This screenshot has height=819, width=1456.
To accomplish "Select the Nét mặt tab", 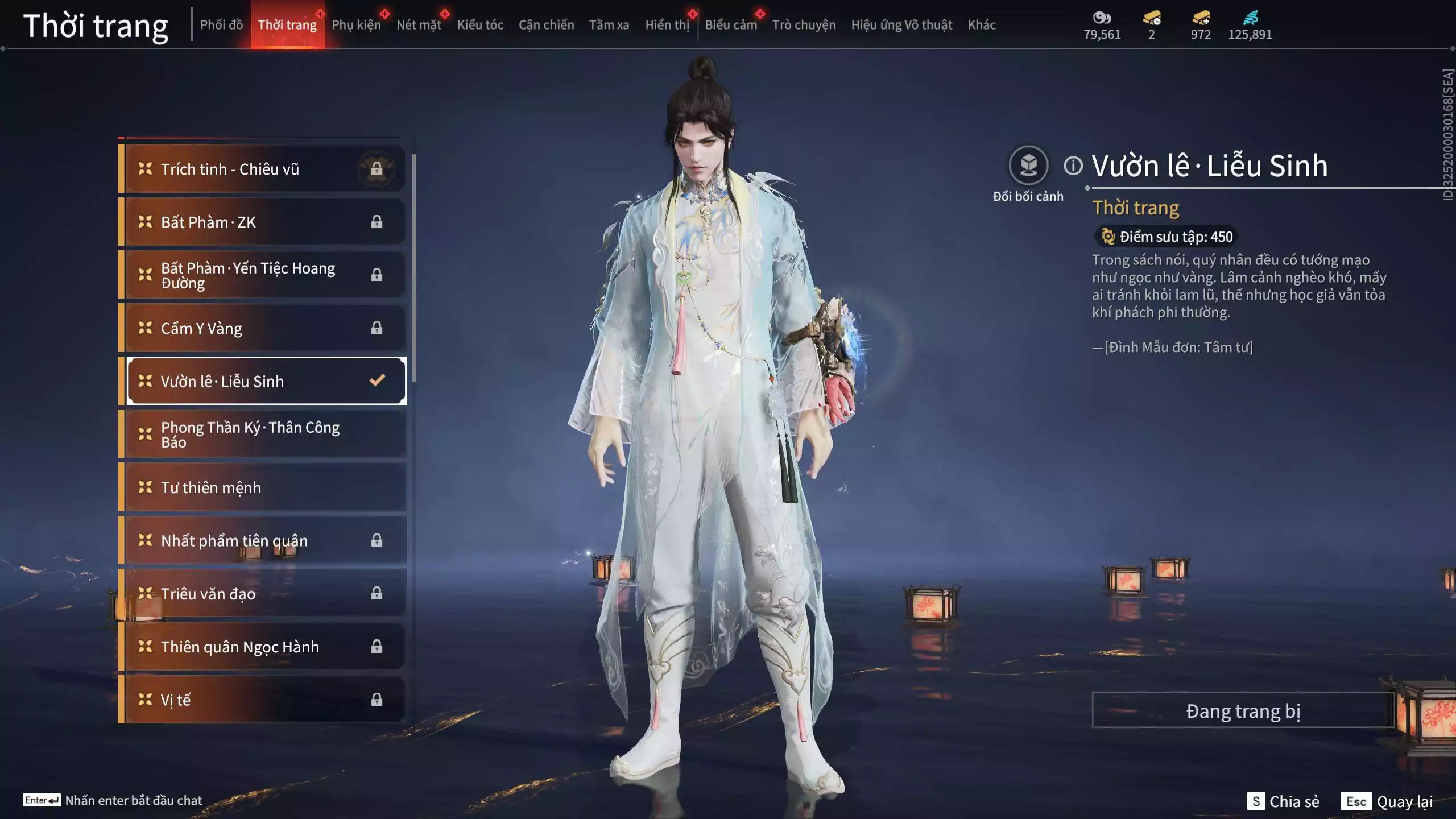I will (x=419, y=25).
